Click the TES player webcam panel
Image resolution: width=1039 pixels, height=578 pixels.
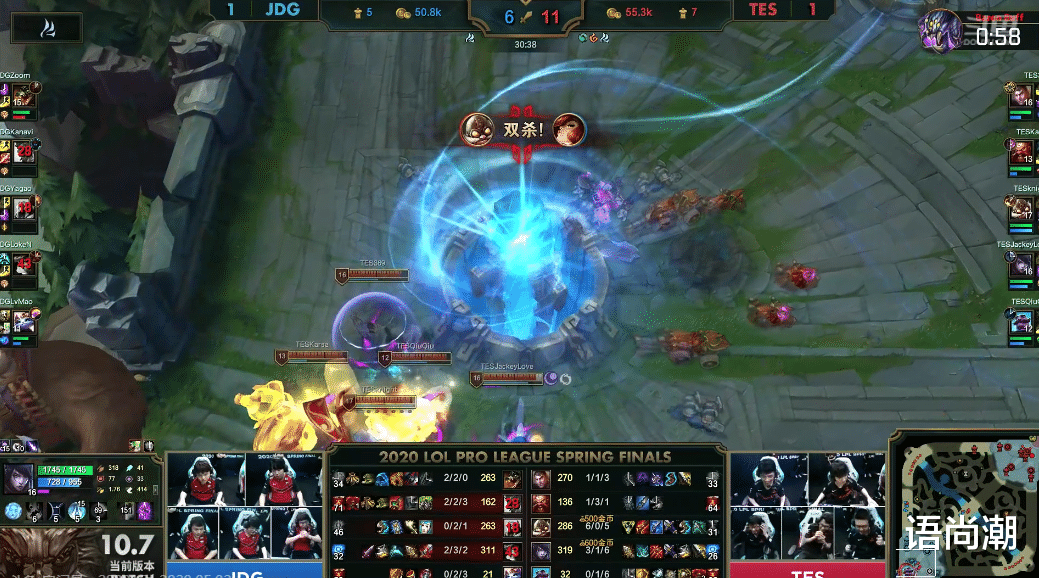(808, 508)
